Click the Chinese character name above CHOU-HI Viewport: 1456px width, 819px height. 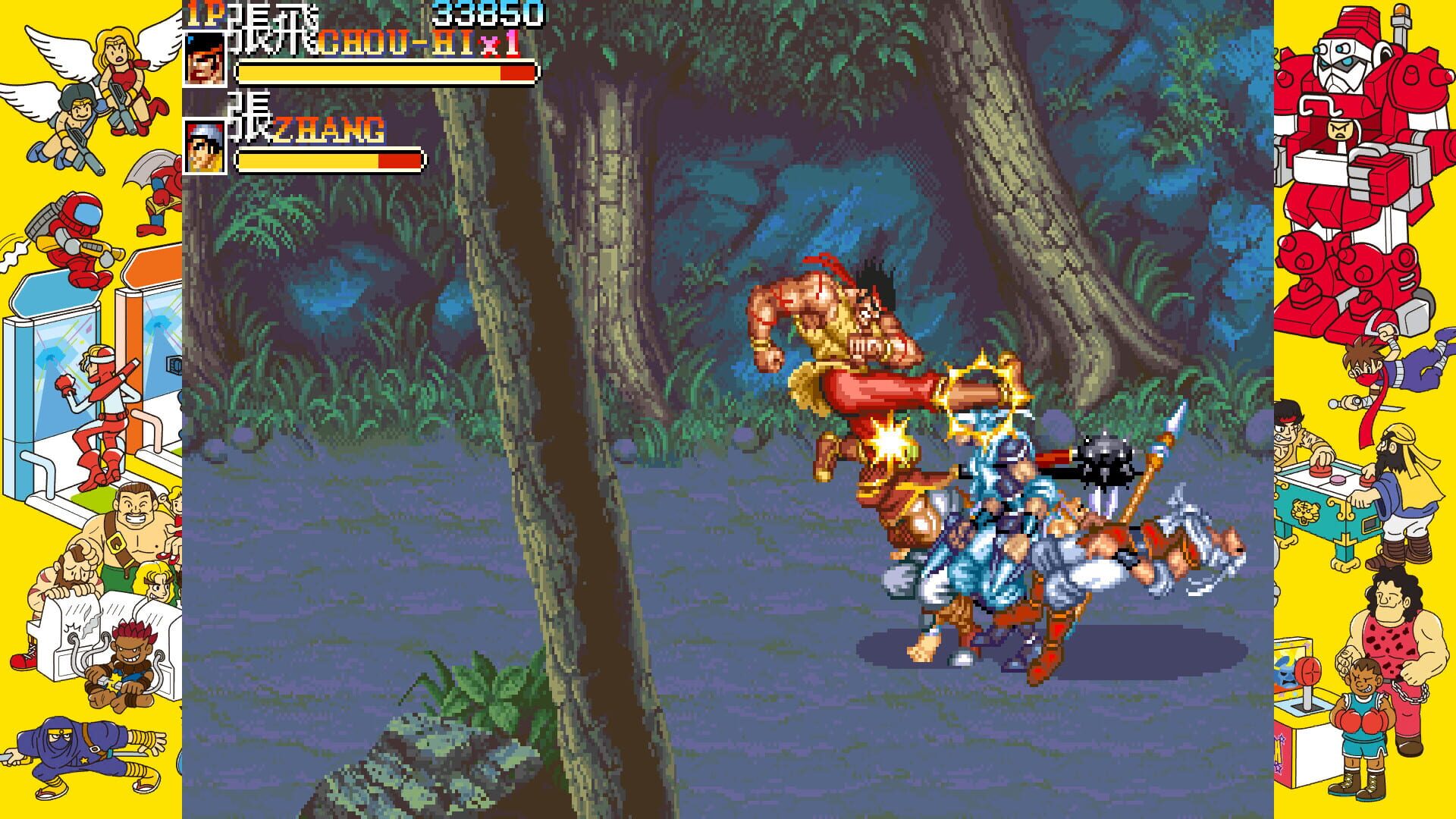click(273, 30)
